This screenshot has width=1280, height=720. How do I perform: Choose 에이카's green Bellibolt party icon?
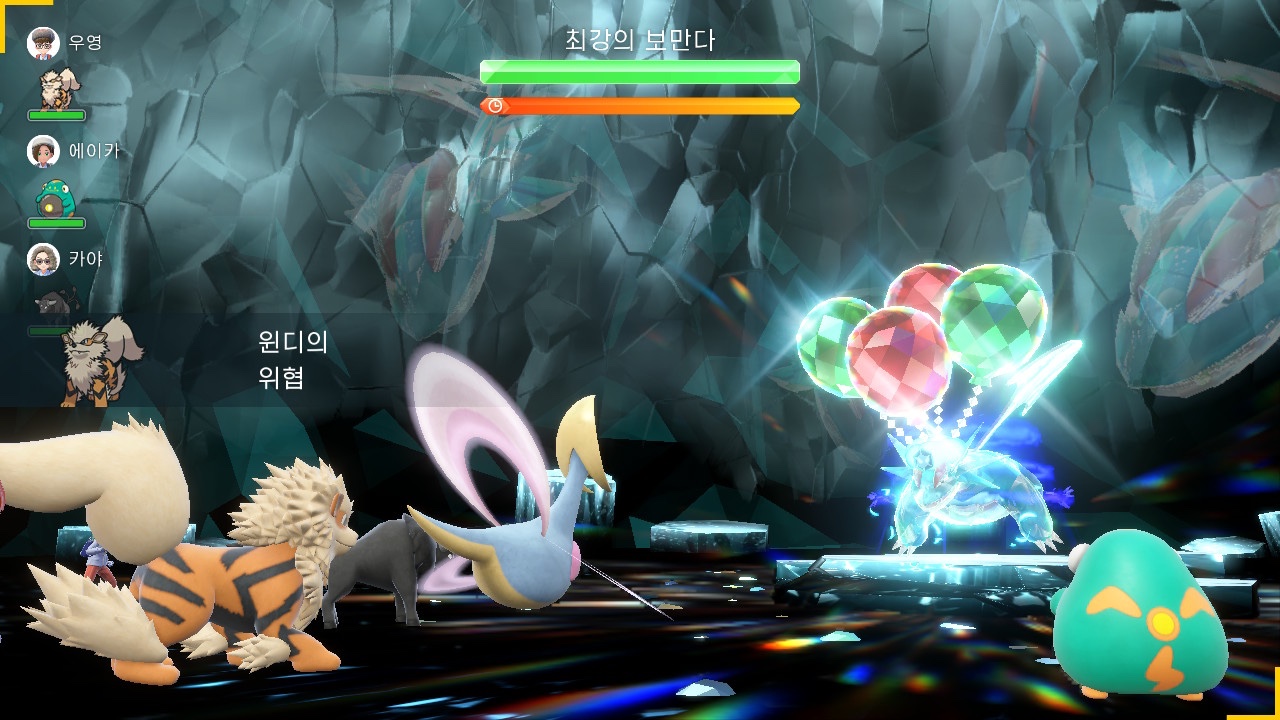pos(55,197)
